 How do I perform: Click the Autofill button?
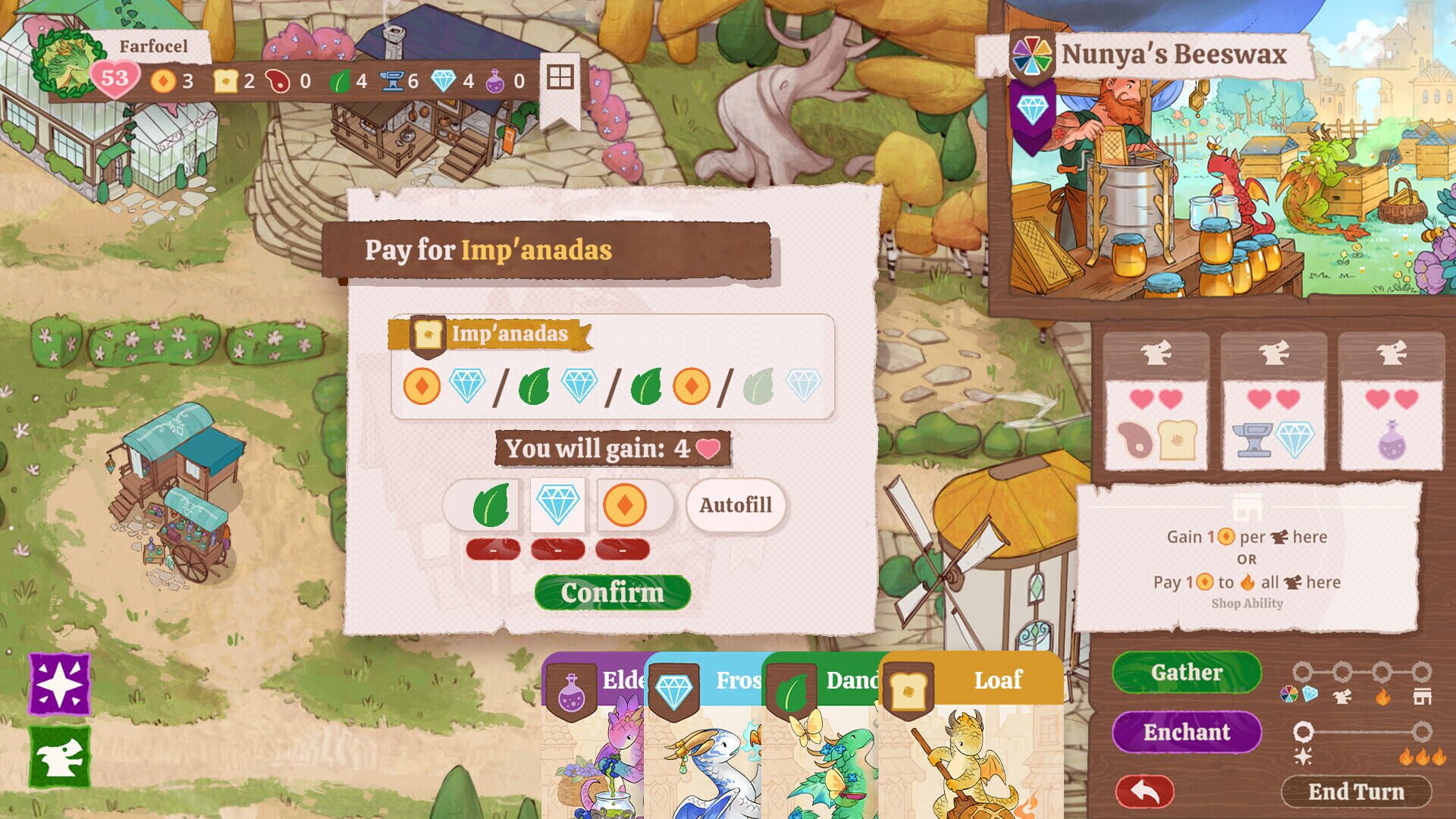pos(734,506)
